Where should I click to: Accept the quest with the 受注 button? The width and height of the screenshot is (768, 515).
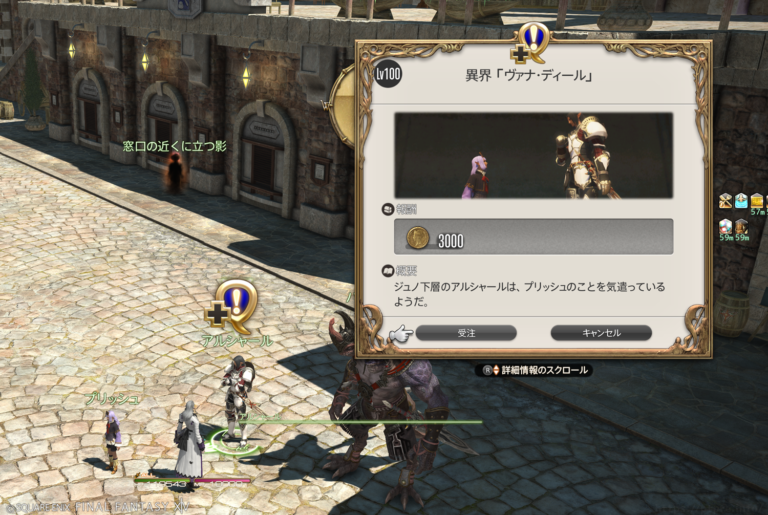click(x=466, y=333)
